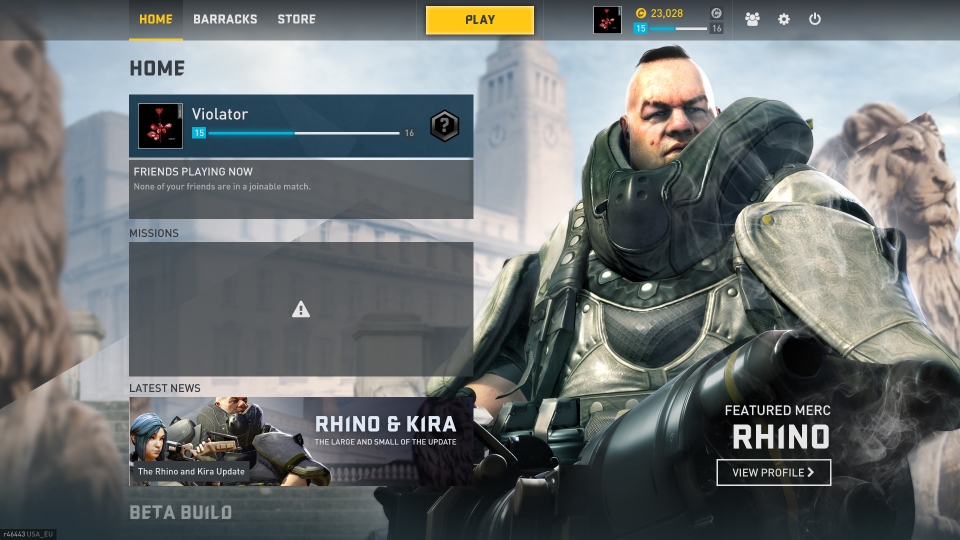Click the top bar player avatar

(x=607, y=20)
